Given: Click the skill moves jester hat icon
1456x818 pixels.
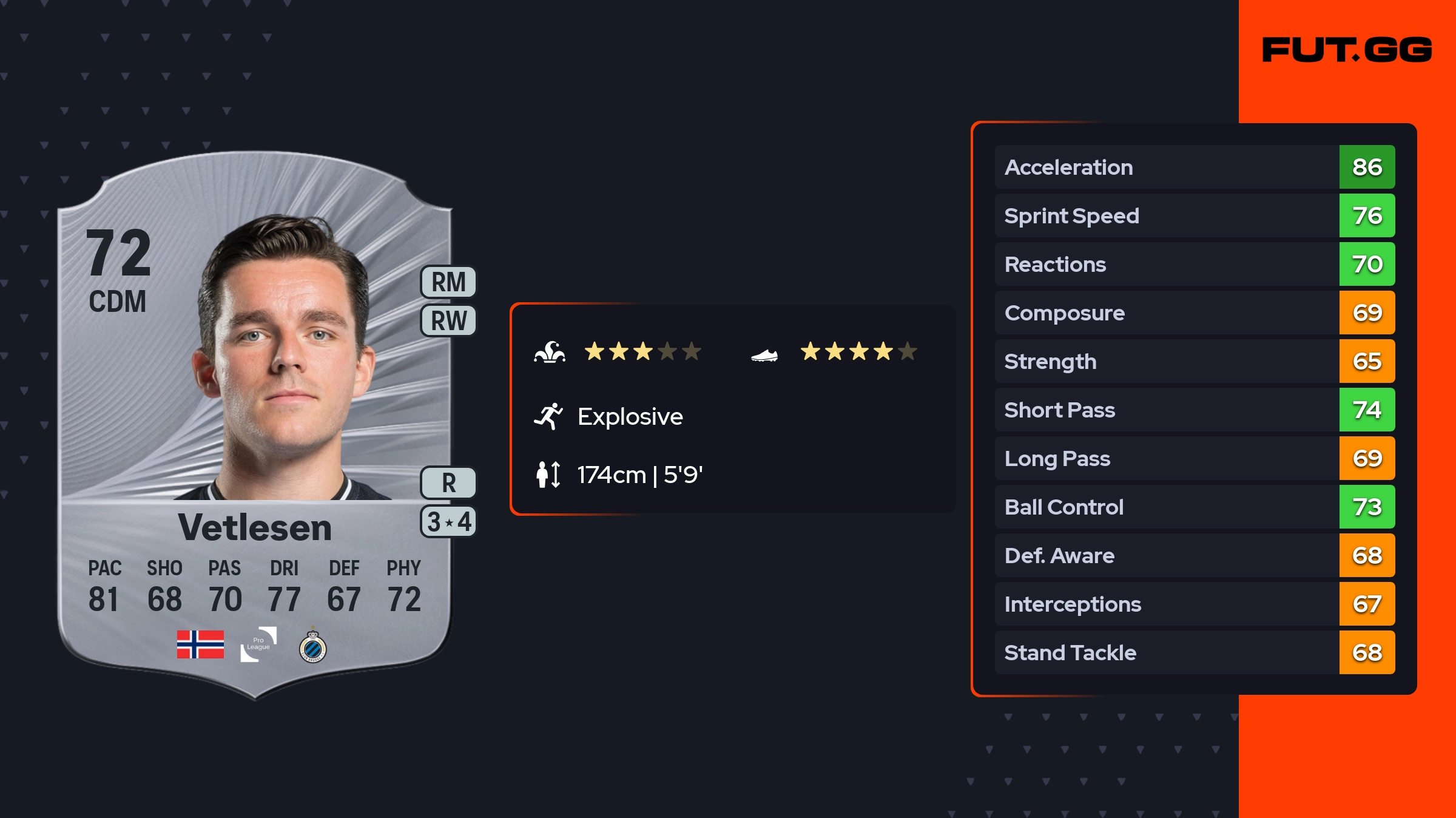Looking at the screenshot, I should [550, 352].
